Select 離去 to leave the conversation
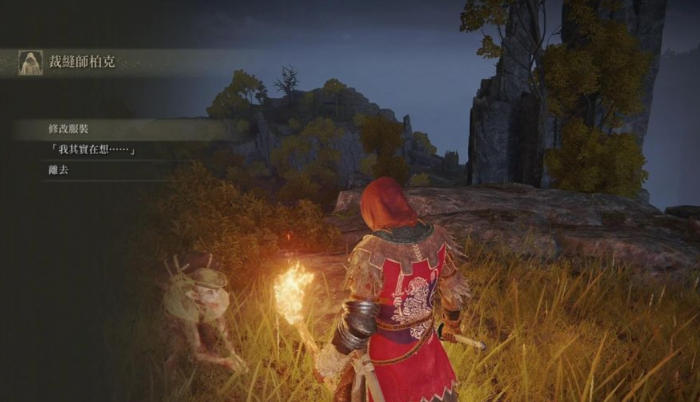 pyautogui.click(x=59, y=170)
